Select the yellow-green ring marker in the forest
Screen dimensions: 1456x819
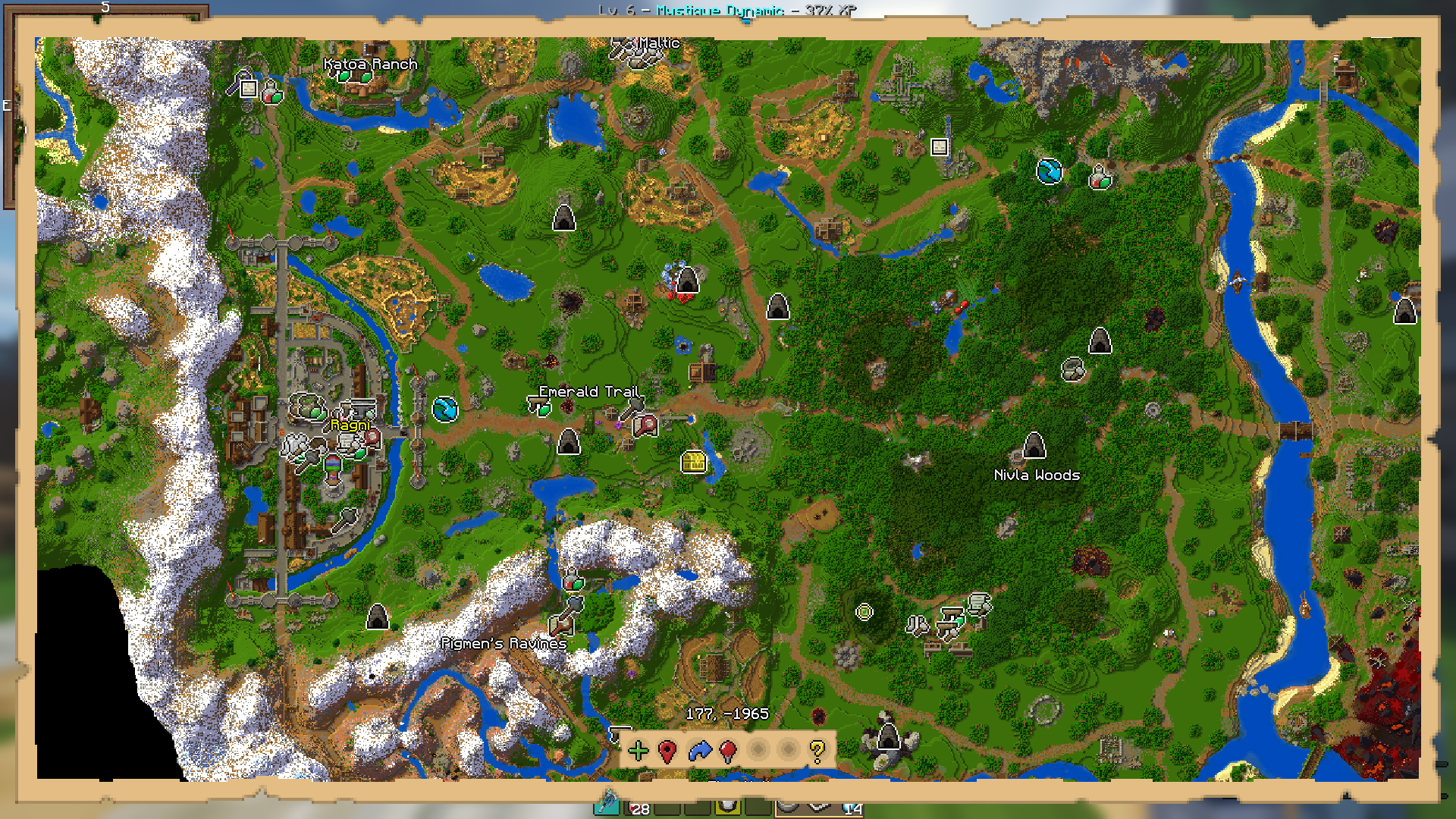pos(864,612)
